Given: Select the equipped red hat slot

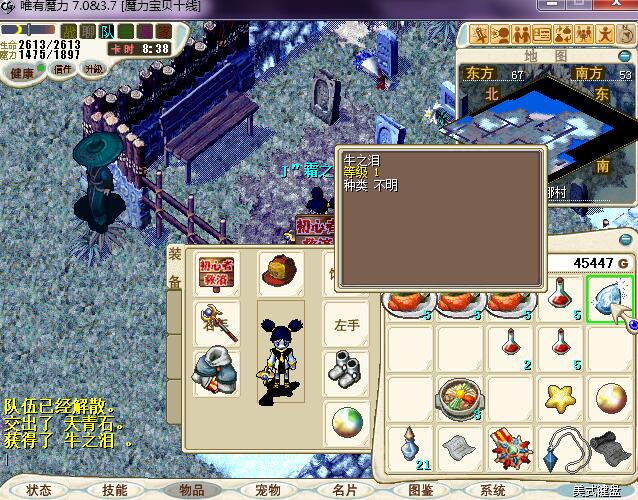Looking at the screenshot, I should pyautogui.click(x=281, y=272).
